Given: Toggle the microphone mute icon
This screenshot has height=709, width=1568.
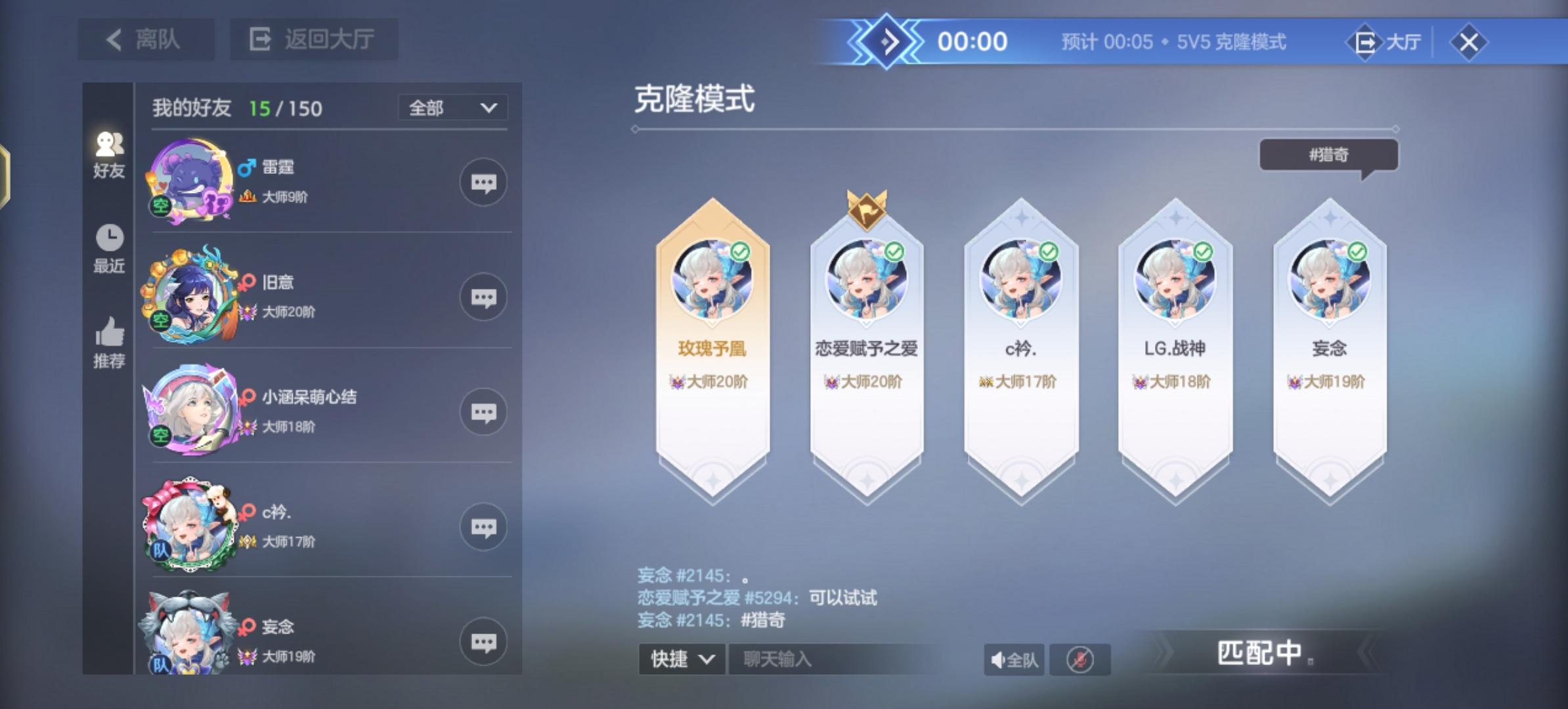Looking at the screenshot, I should [1079, 660].
